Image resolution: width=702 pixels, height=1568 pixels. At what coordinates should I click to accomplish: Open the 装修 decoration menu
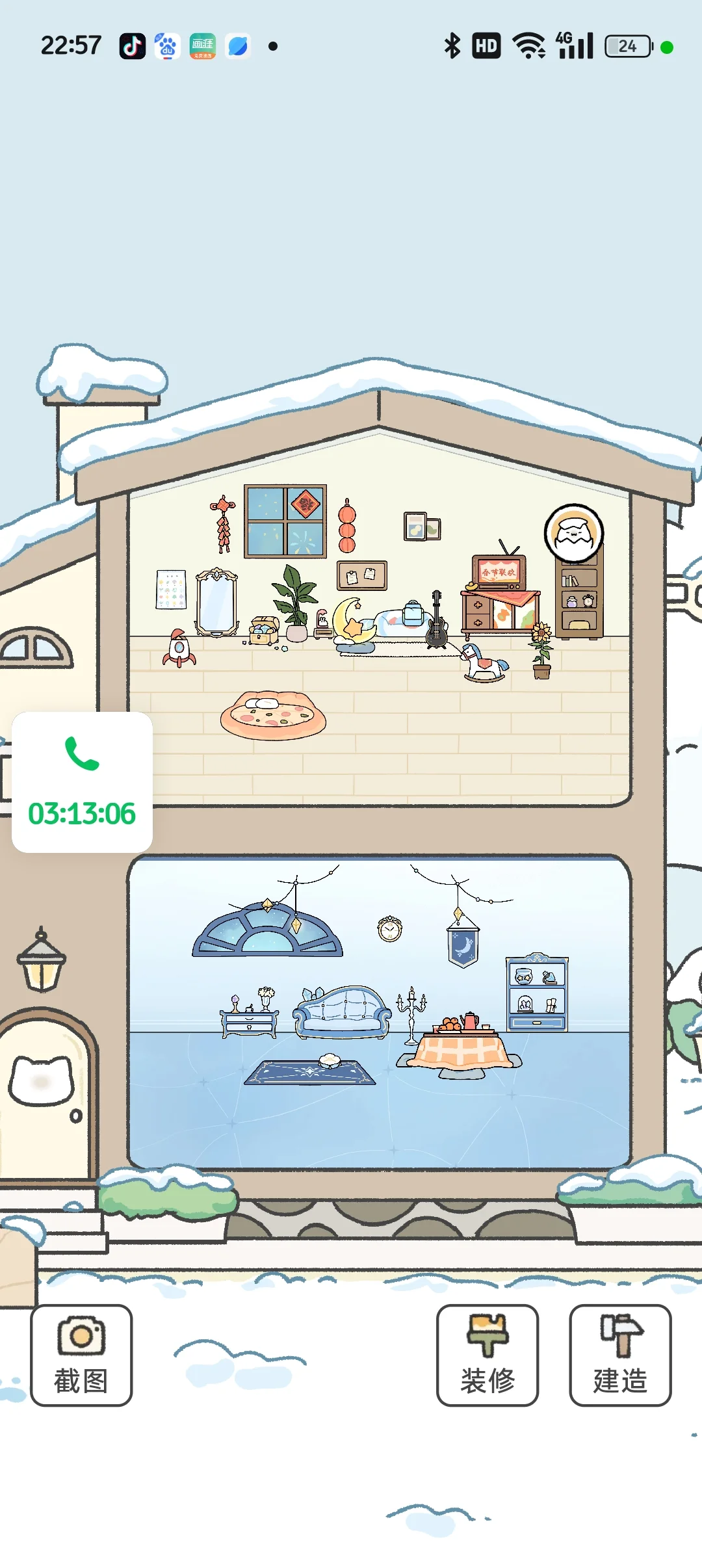487,1355
